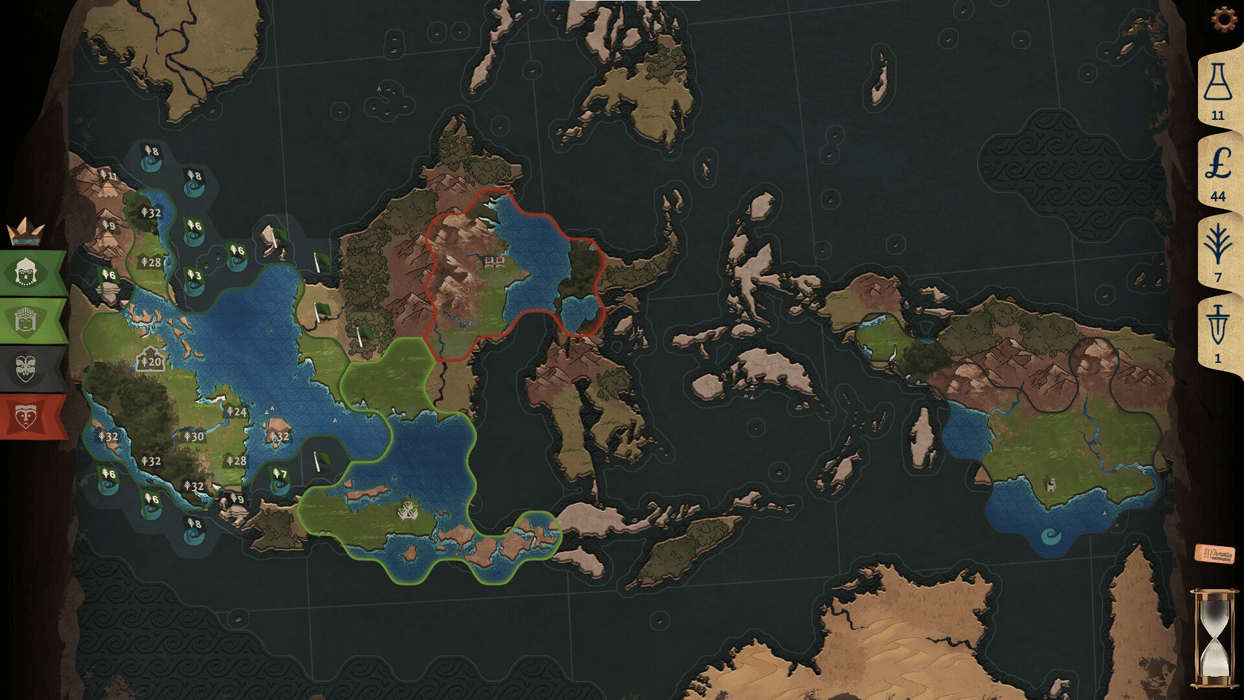Select the house marker labeled 20
The width and height of the screenshot is (1244, 700).
(x=150, y=360)
